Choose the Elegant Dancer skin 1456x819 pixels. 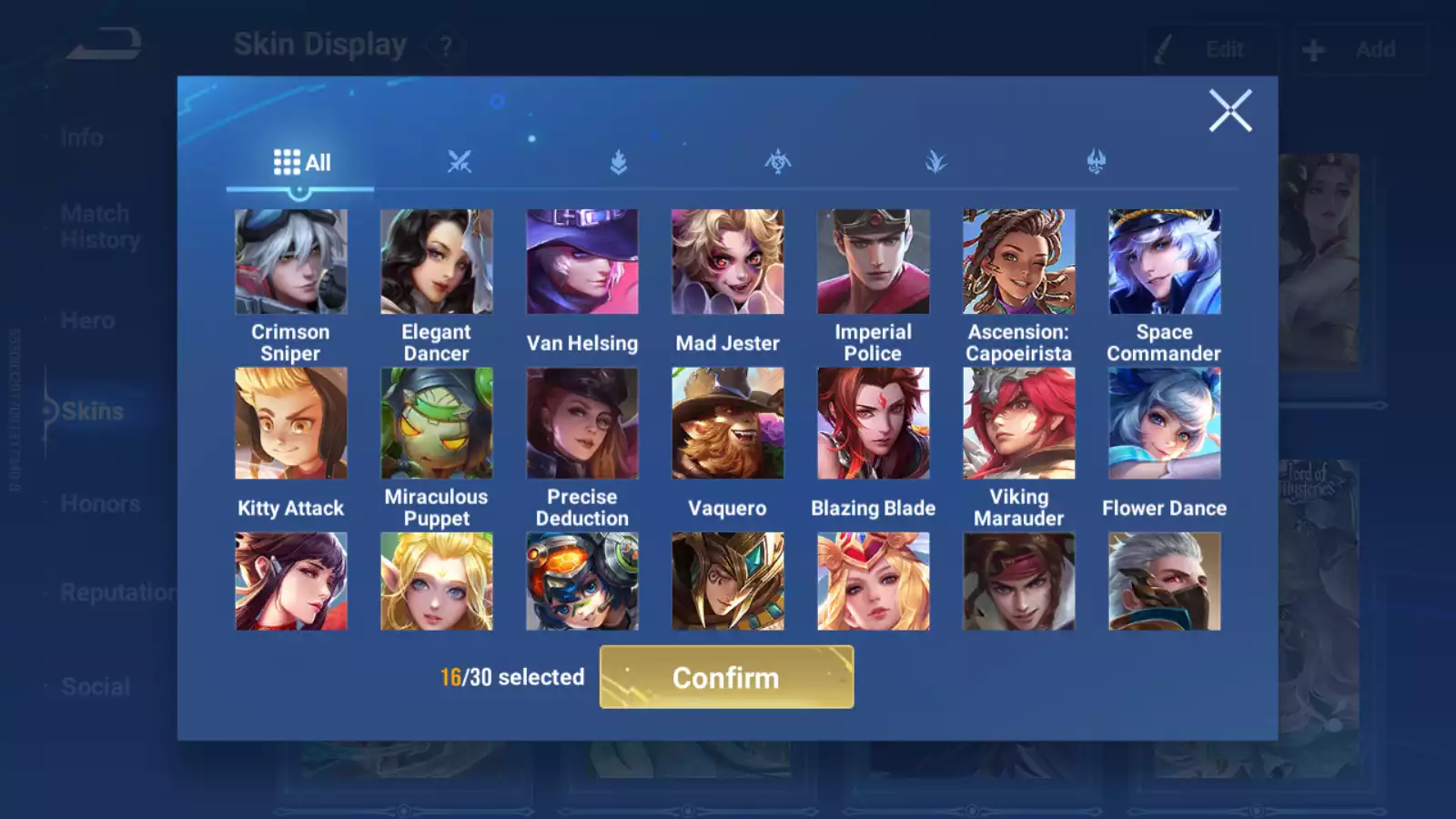tap(437, 262)
